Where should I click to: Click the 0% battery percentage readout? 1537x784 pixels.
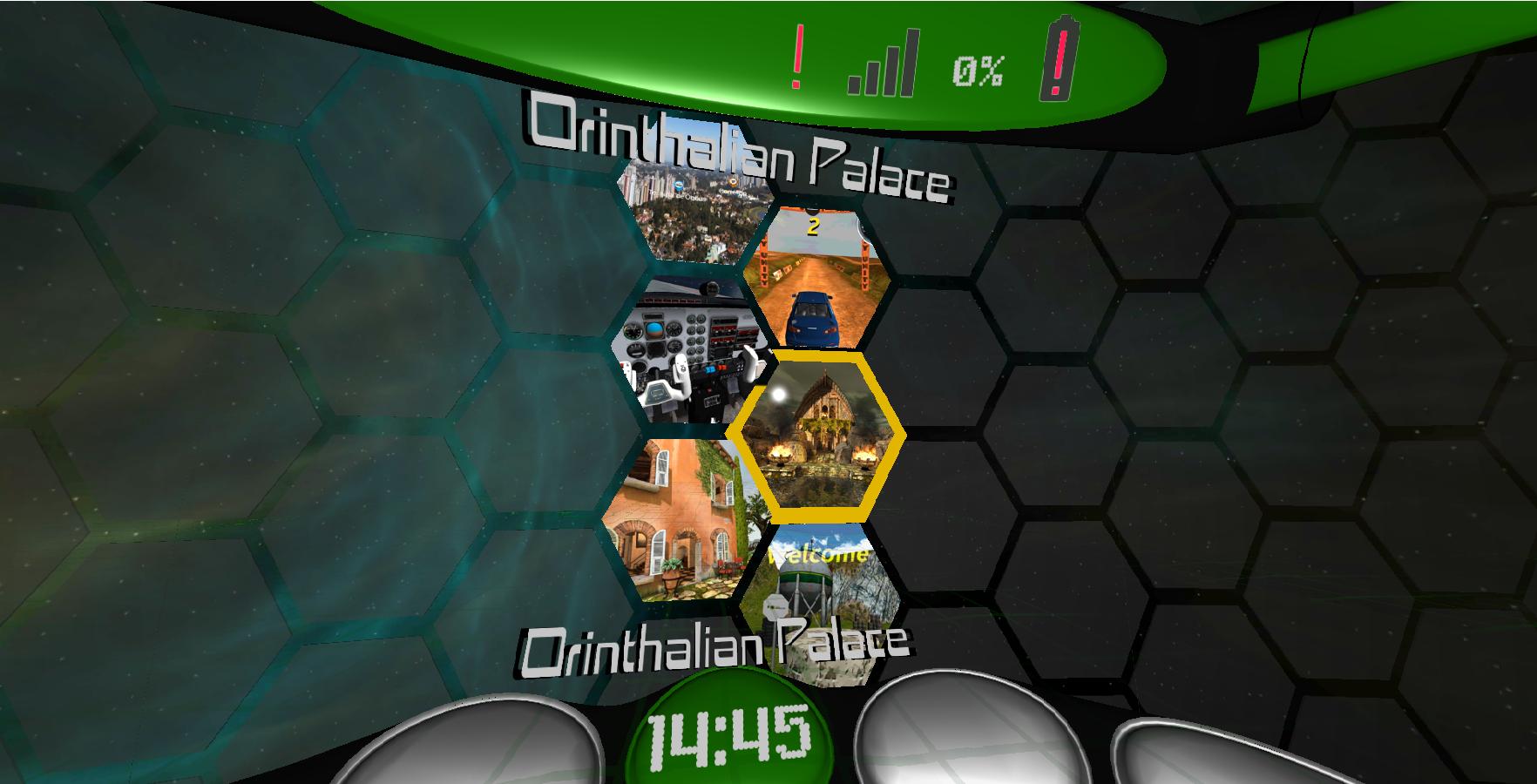pos(977,70)
